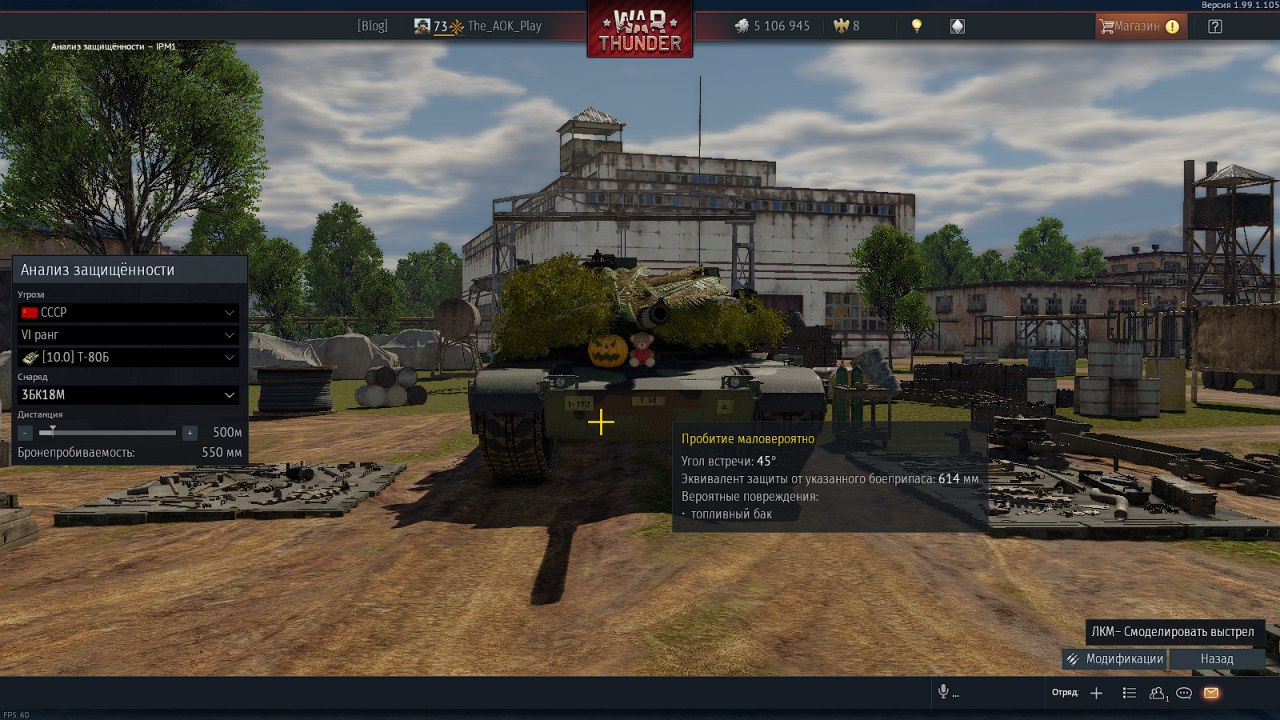1280x720 pixels.
Task: Choose a different vehicle than Т-80Б
Action: tap(128, 358)
